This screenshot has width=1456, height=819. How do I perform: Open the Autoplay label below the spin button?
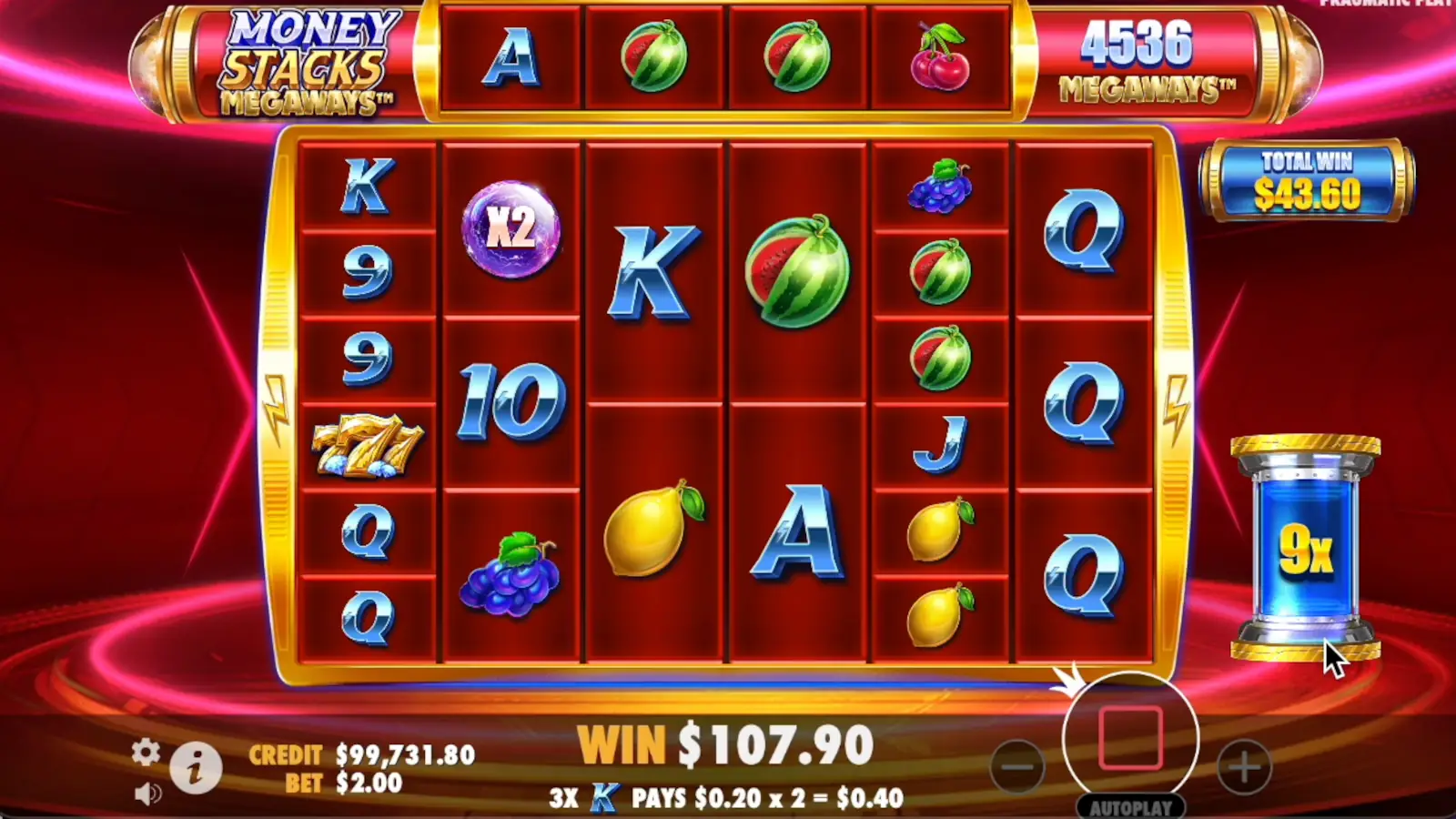[1130, 806]
